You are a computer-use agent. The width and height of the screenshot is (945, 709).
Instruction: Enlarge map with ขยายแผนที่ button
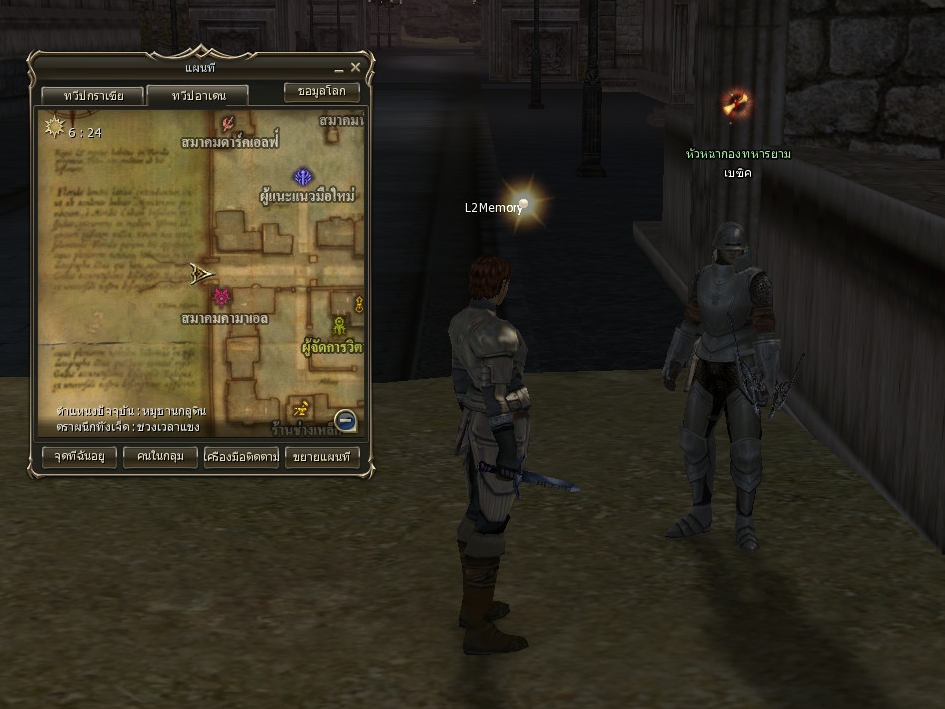(322, 457)
